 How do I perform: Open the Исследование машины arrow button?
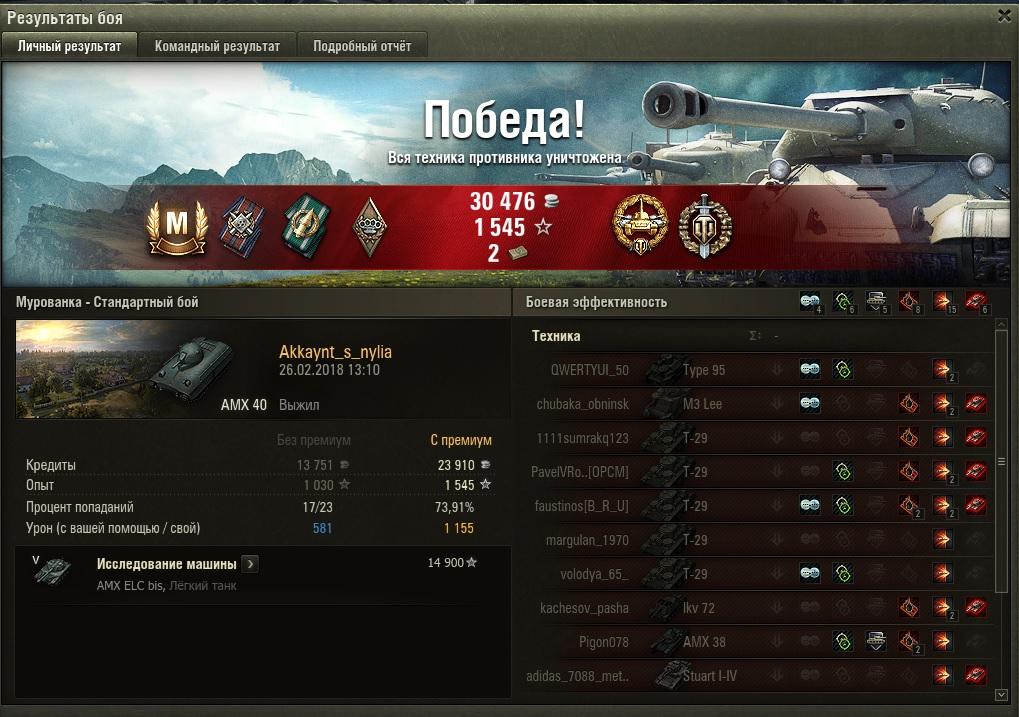click(x=250, y=564)
